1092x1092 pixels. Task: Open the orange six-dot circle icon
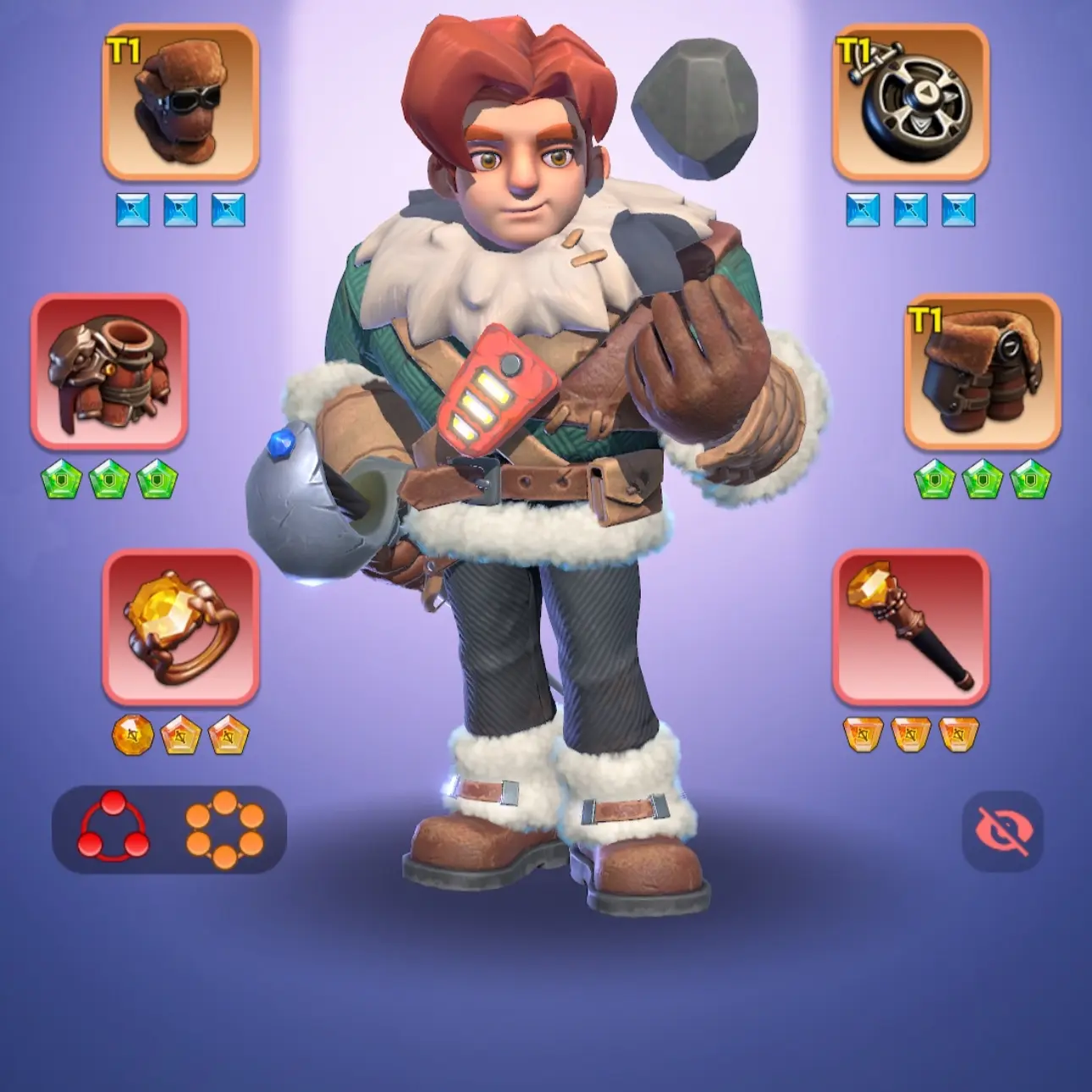tap(224, 829)
